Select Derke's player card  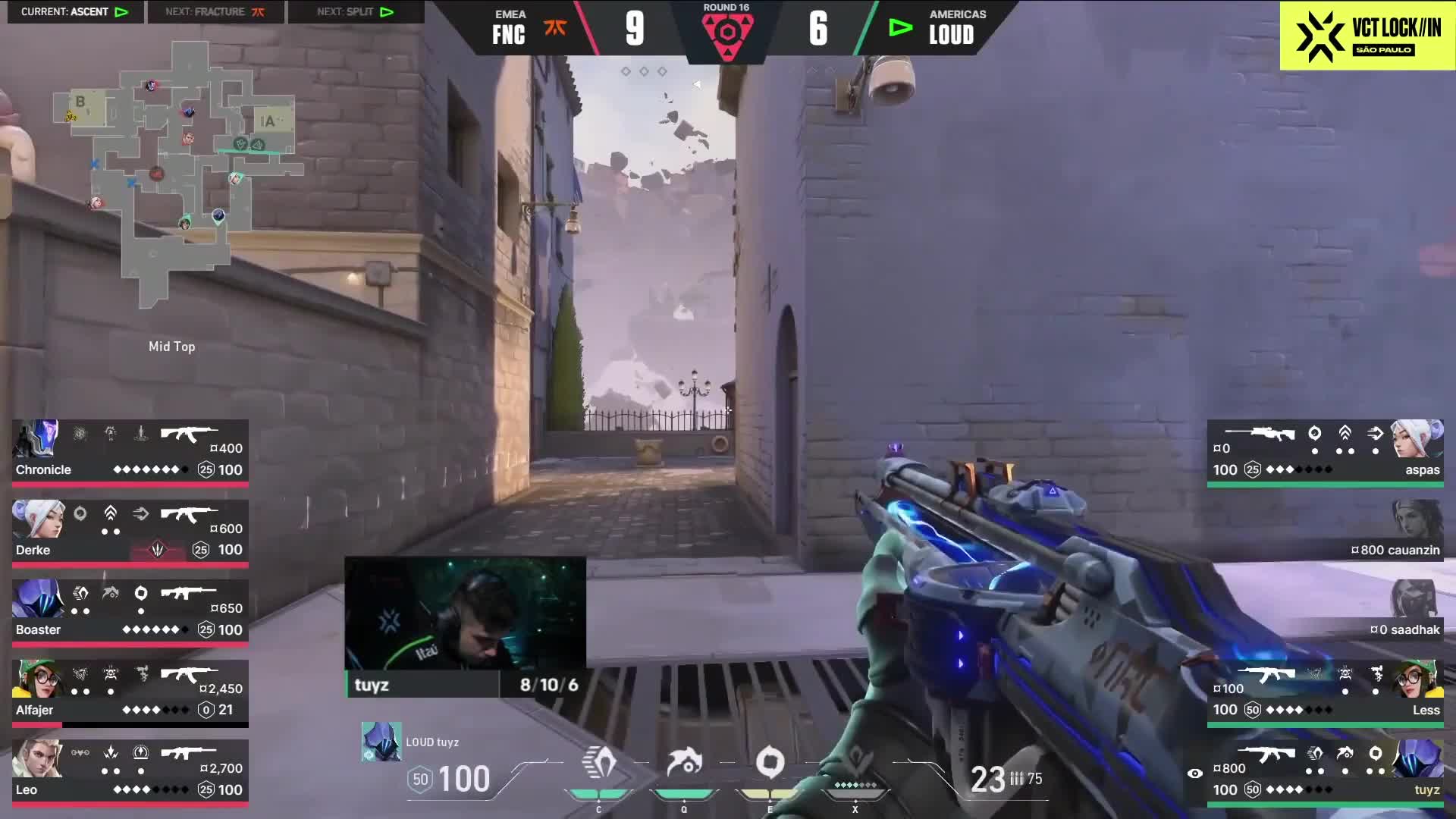130,531
